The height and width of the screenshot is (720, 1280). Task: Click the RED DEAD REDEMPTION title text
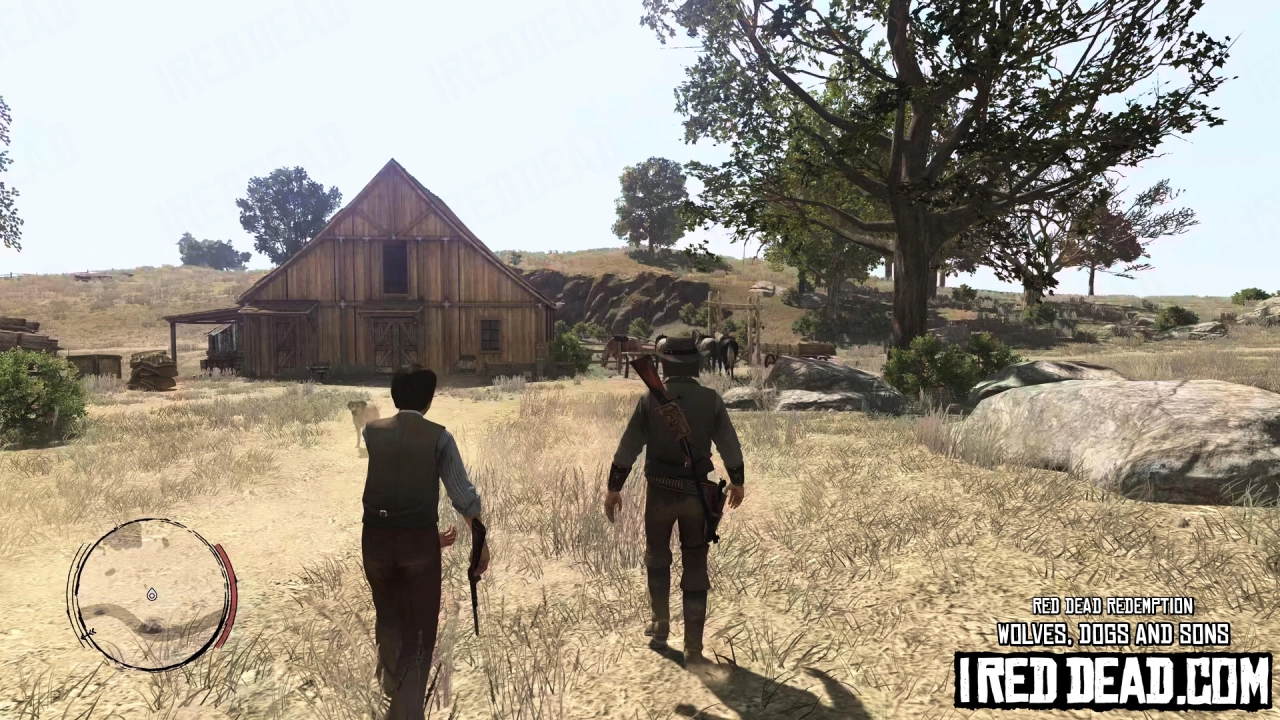(x=1112, y=606)
